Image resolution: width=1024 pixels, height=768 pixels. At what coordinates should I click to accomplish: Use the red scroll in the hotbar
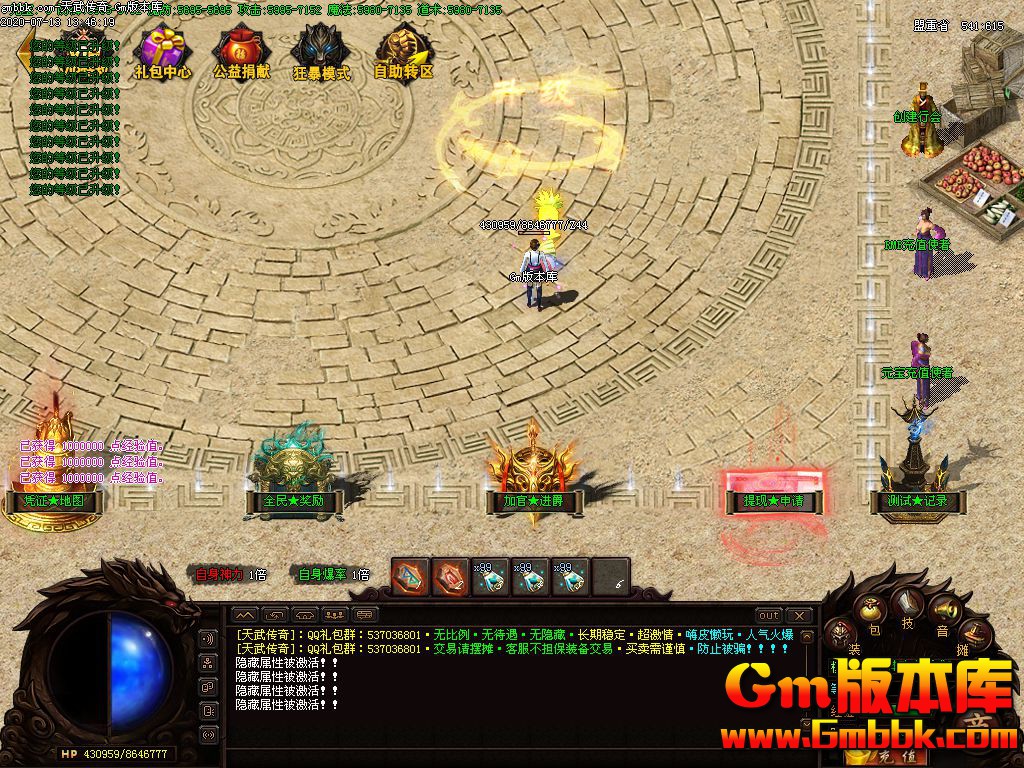(450, 577)
